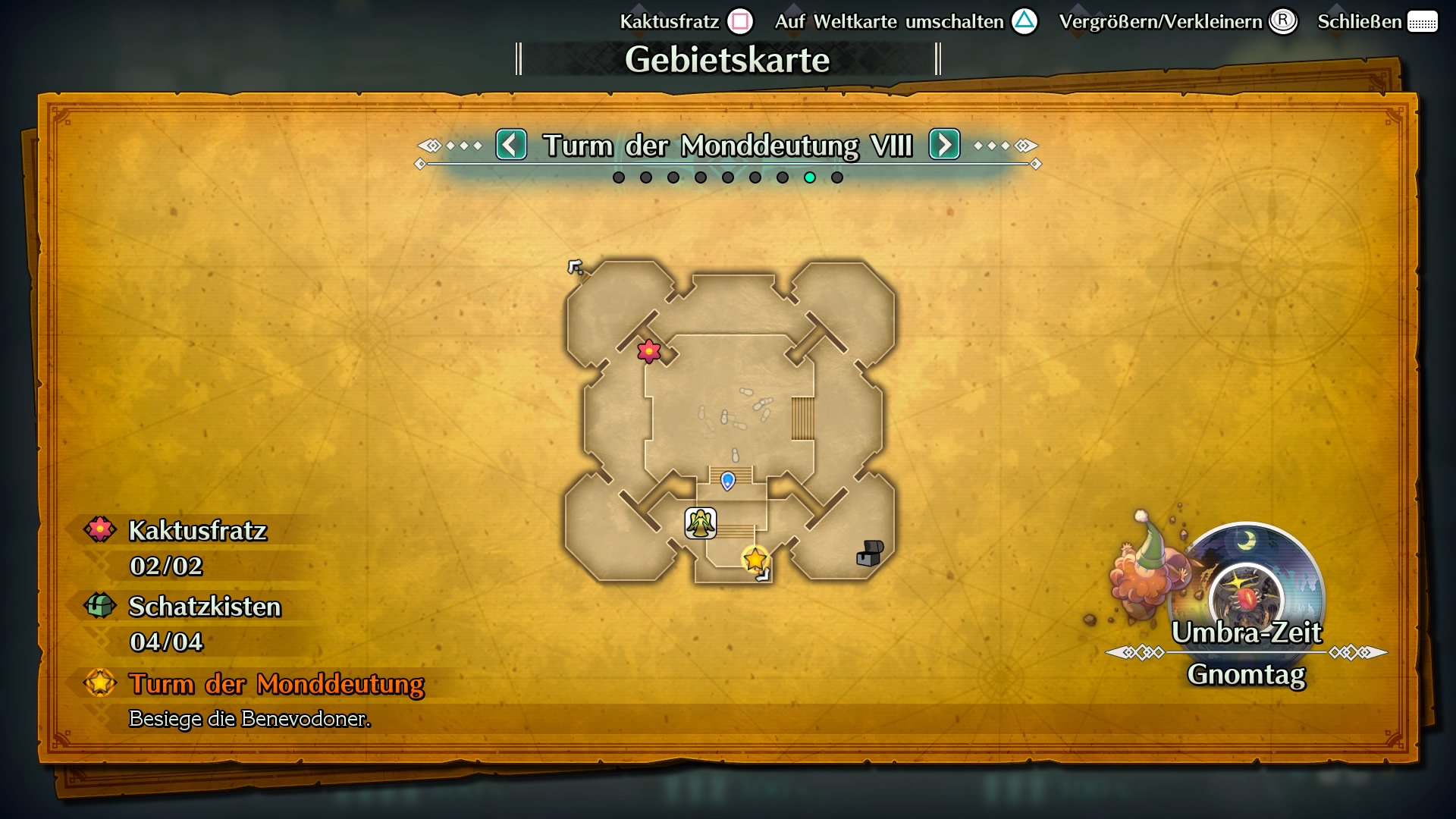
Task: Toggle Kaktusfratz display with the square button
Action: point(741,21)
